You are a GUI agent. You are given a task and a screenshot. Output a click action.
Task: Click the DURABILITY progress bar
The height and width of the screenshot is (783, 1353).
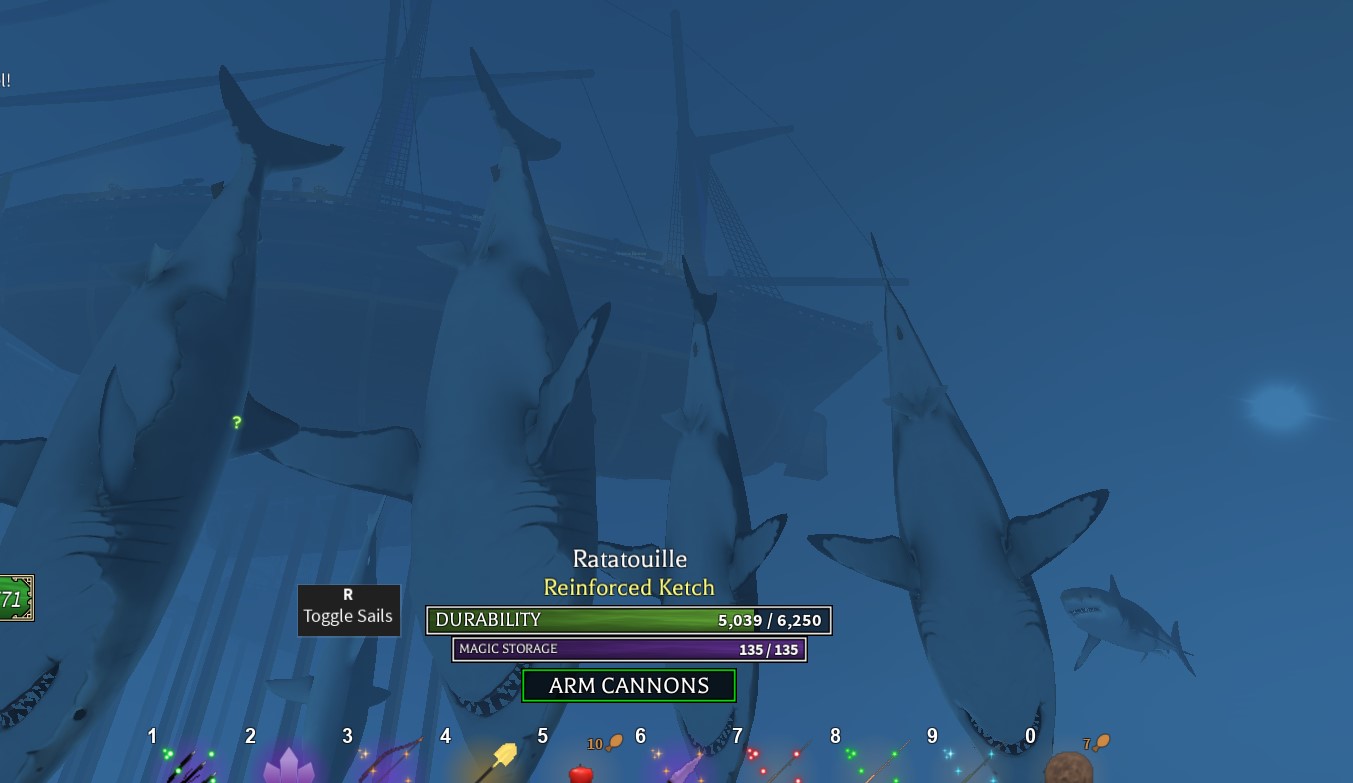coord(628,620)
